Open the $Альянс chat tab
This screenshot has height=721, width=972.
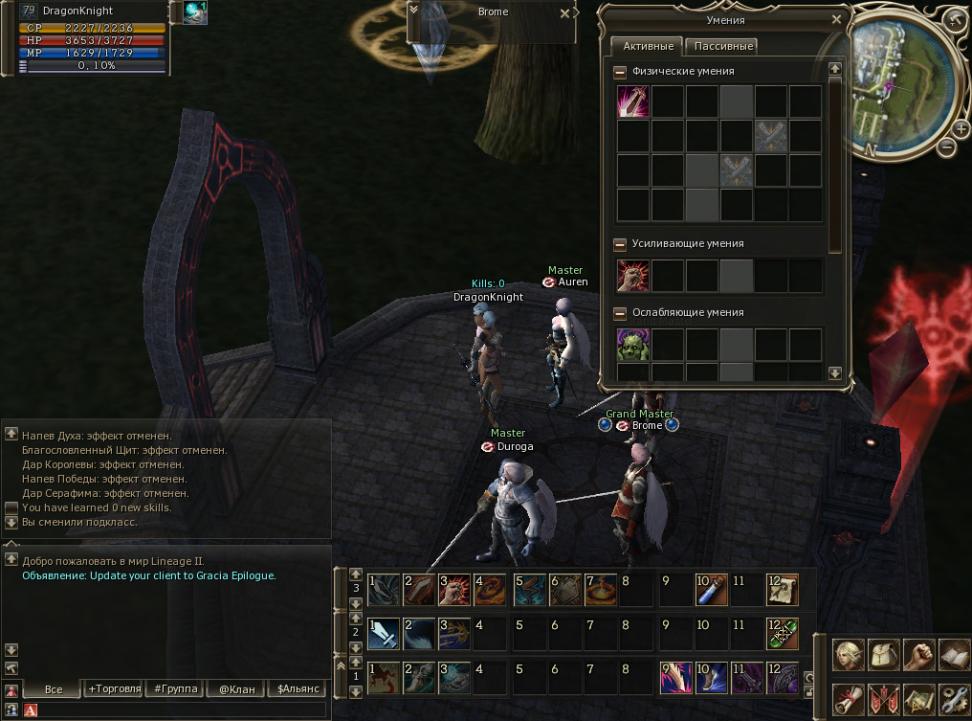[298, 688]
